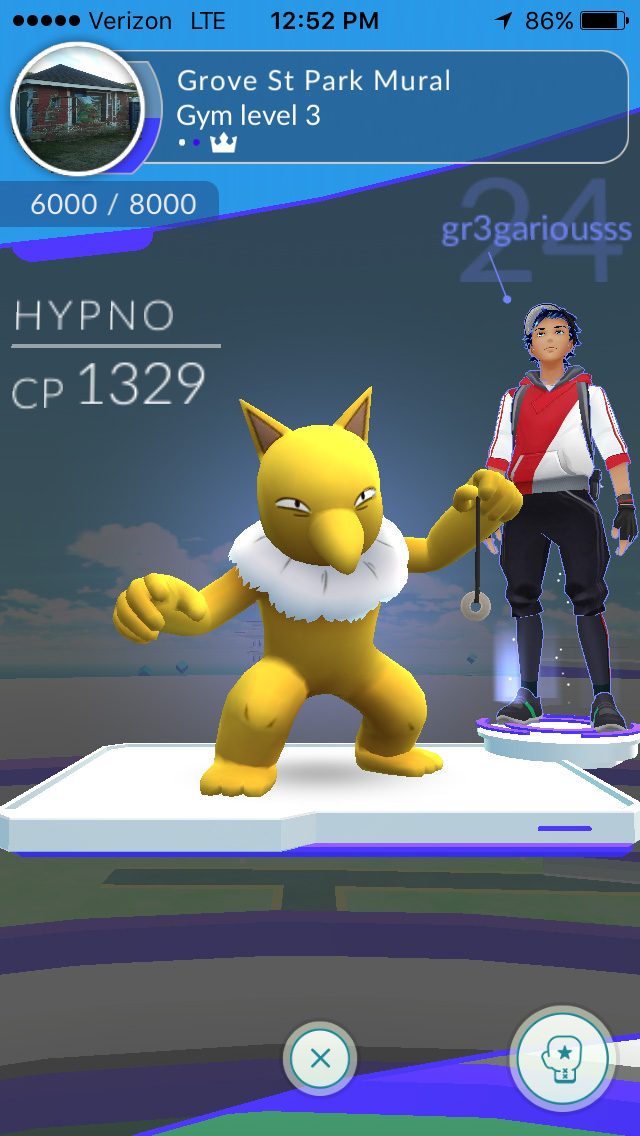This screenshot has height=1136, width=640.
Task: Open the Grove St Park Mural gym photo
Action: 77,108
